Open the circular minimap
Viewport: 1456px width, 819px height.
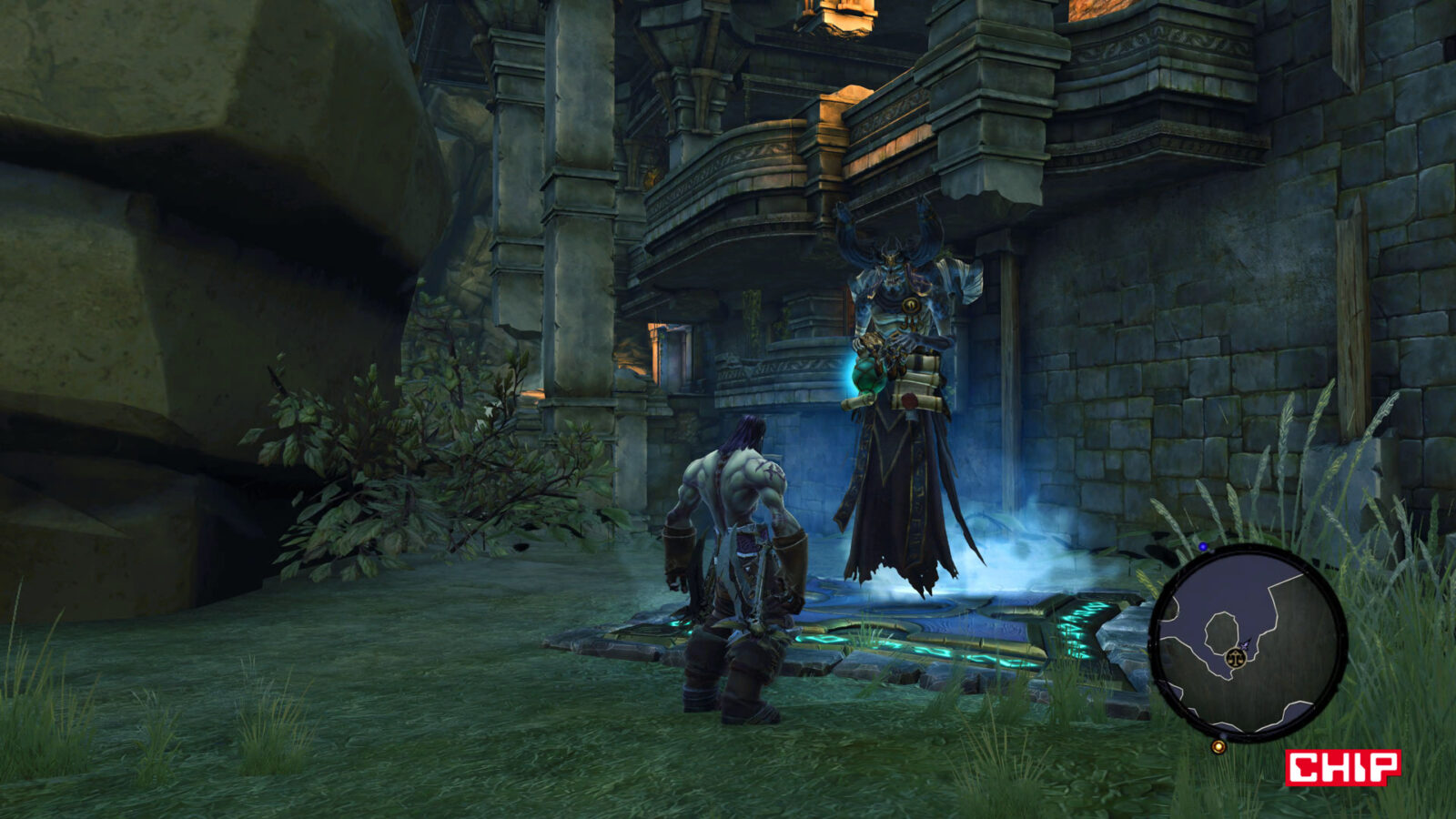[x=1248, y=642]
